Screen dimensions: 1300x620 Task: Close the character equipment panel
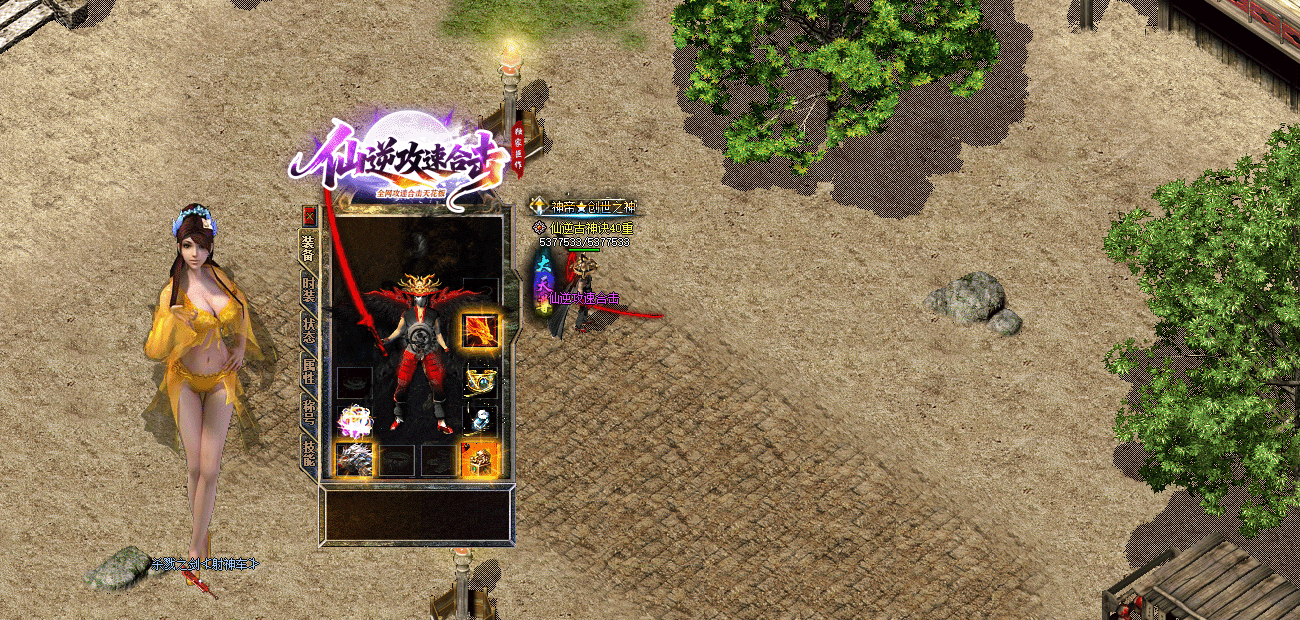[x=310, y=214]
